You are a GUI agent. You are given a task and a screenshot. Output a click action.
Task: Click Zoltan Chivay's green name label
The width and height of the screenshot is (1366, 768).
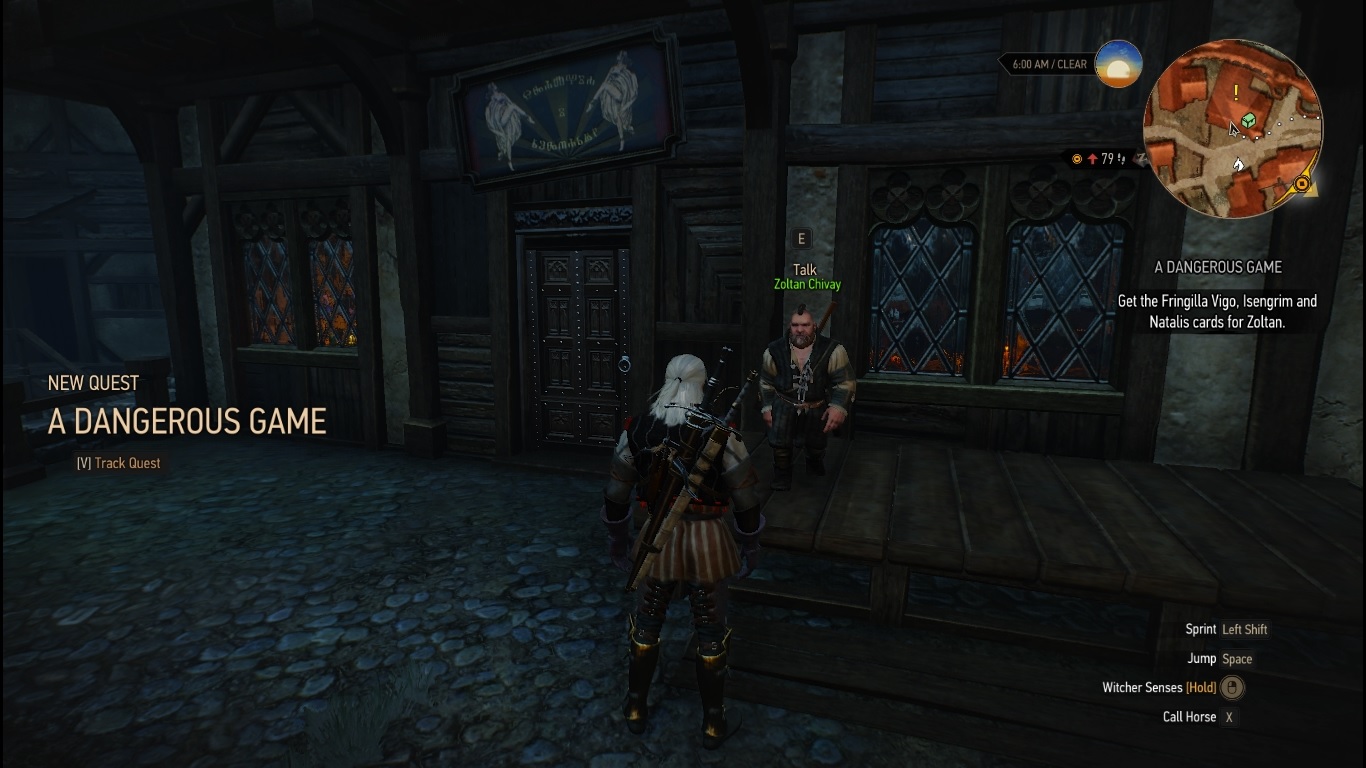pos(806,284)
